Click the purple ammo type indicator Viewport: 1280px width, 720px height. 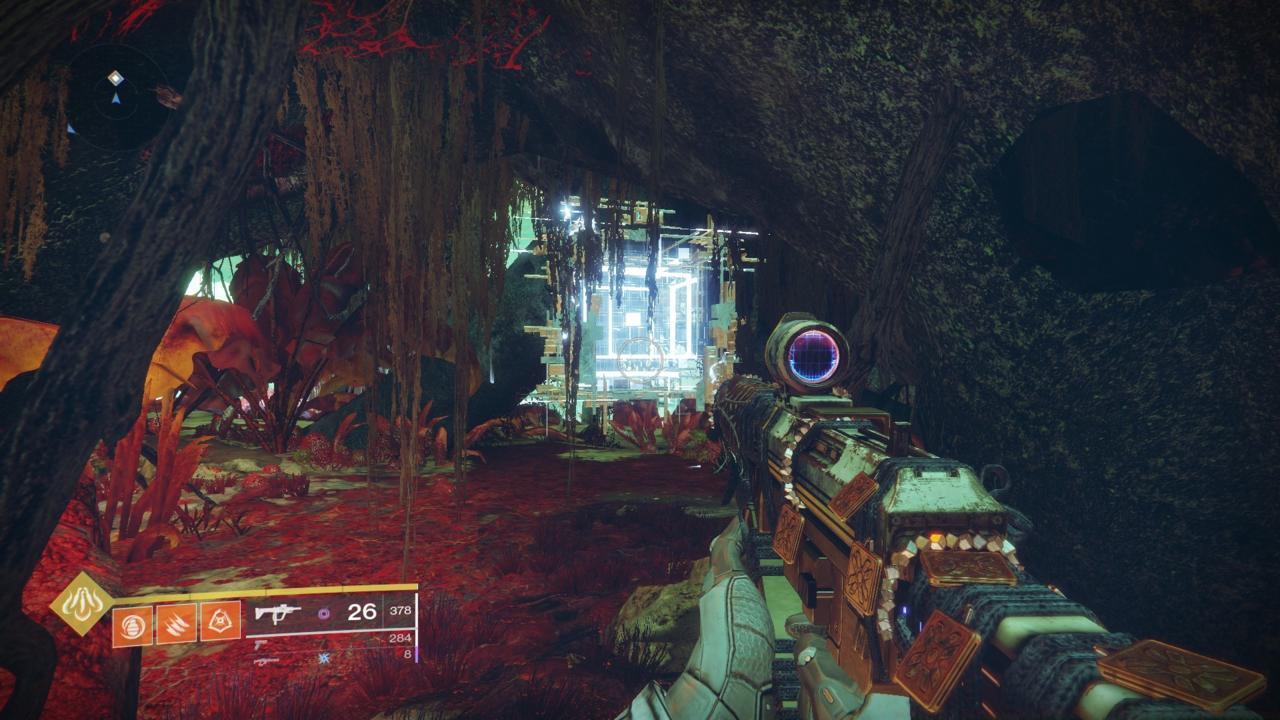coord(322,615)
